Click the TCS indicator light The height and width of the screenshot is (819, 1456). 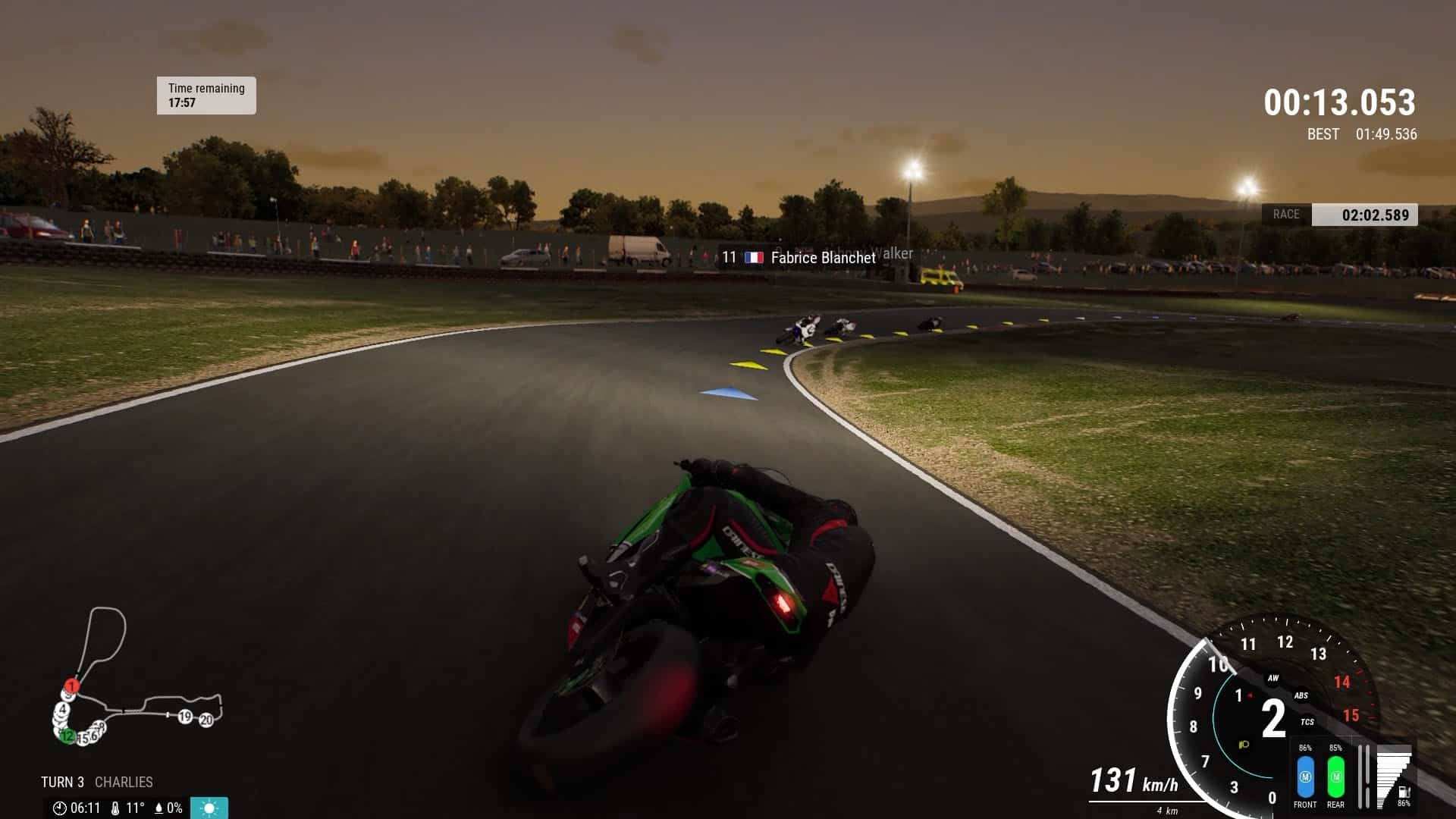coord(1307,721)
